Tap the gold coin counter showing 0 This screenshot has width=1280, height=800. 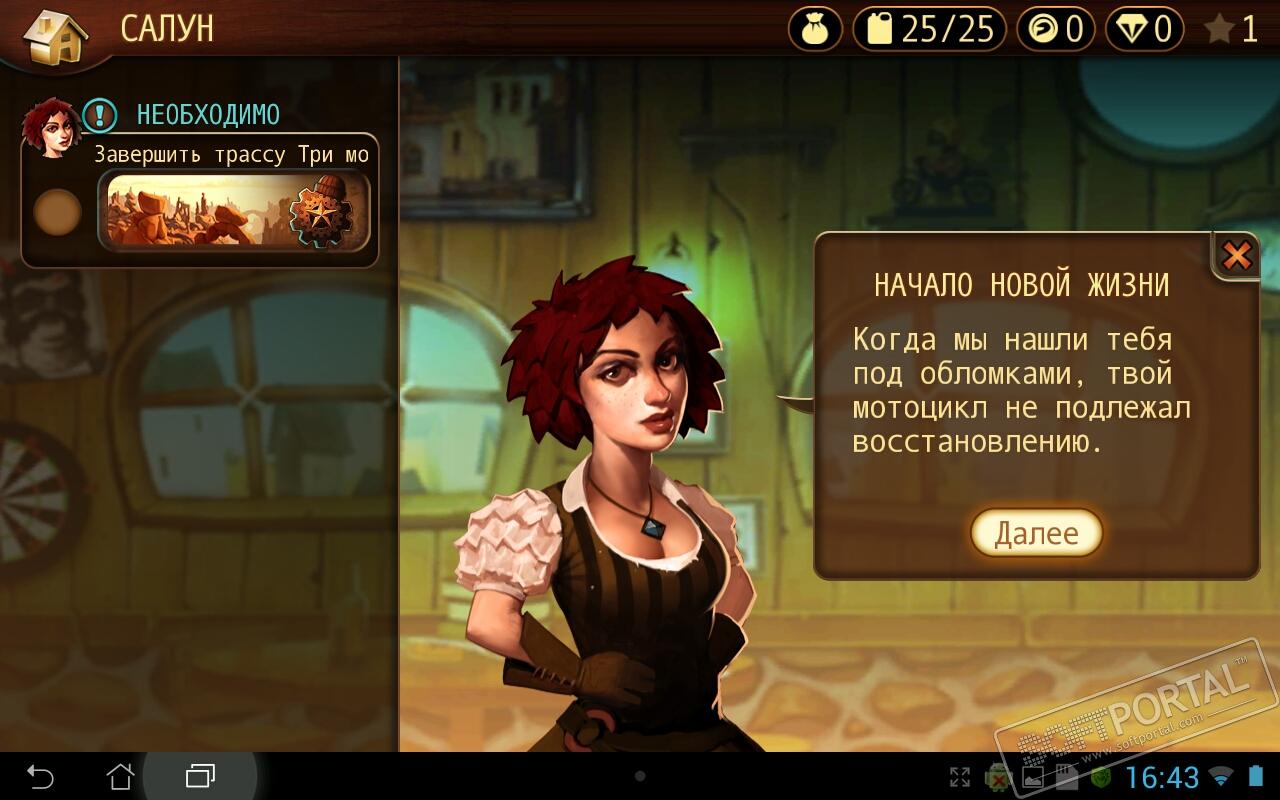[x=1056, y=29]
